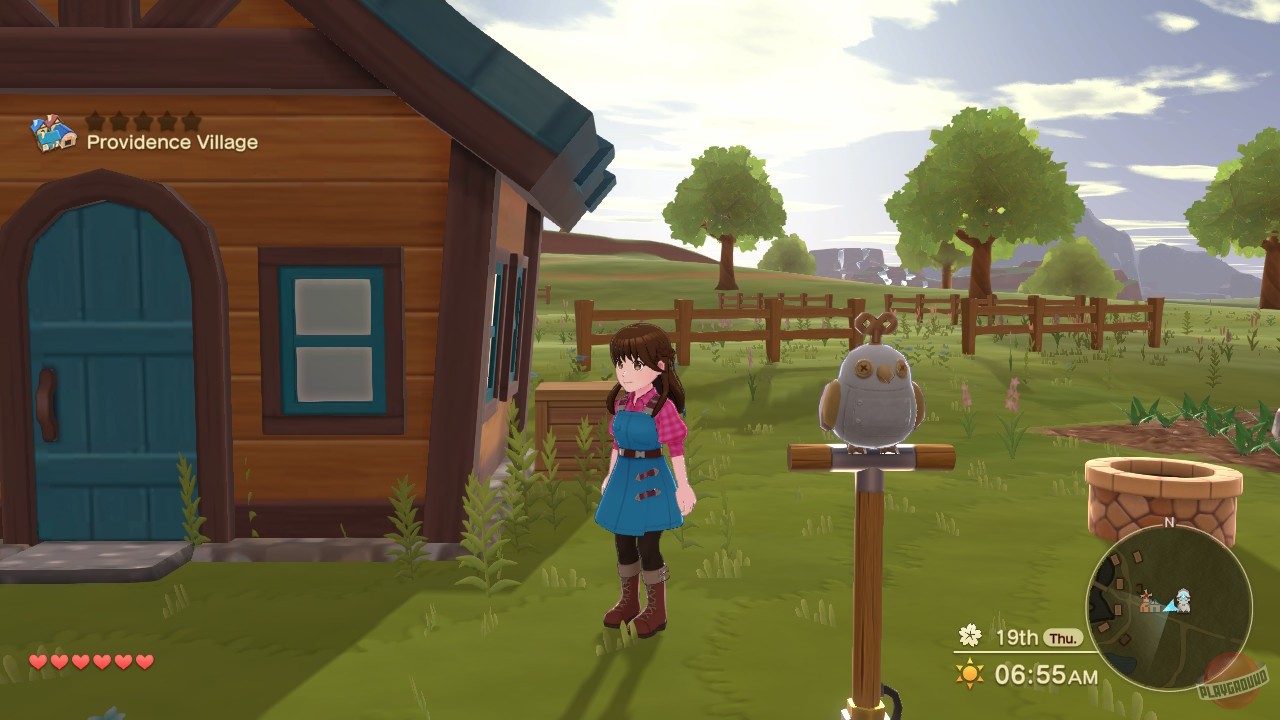This screenshot has width=1280, height=720.
Task: Select the first heart in the health bar
Action: [37, 662]
